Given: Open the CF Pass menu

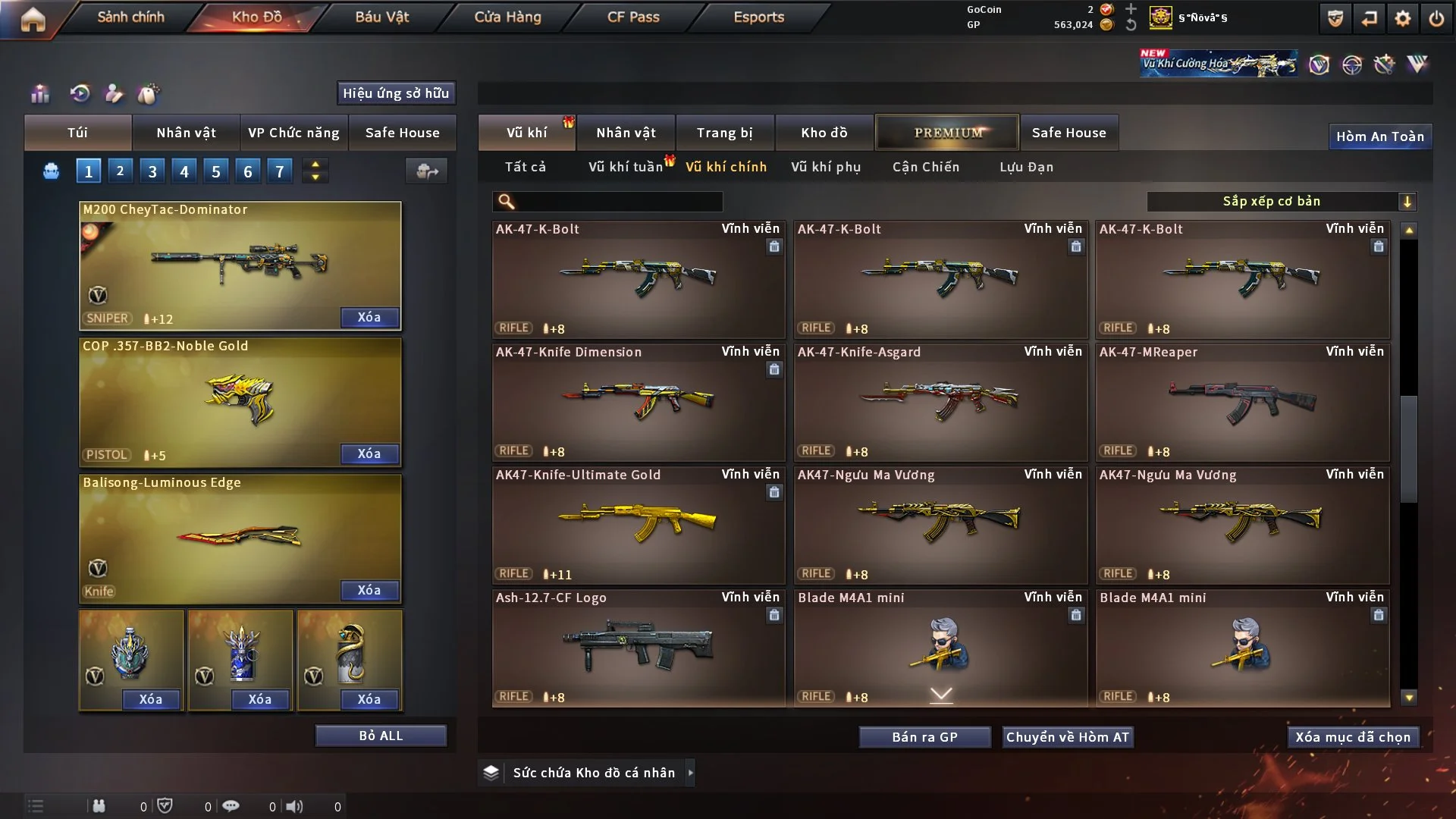Looking at the screenshot, I should pyautogui.click(x=633, y=17).
